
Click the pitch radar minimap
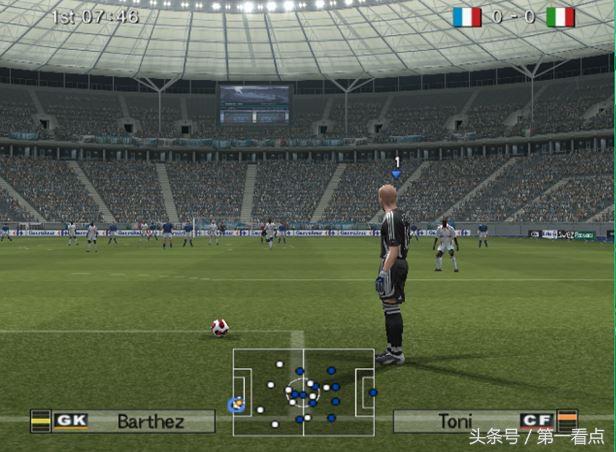pos(304,391)
